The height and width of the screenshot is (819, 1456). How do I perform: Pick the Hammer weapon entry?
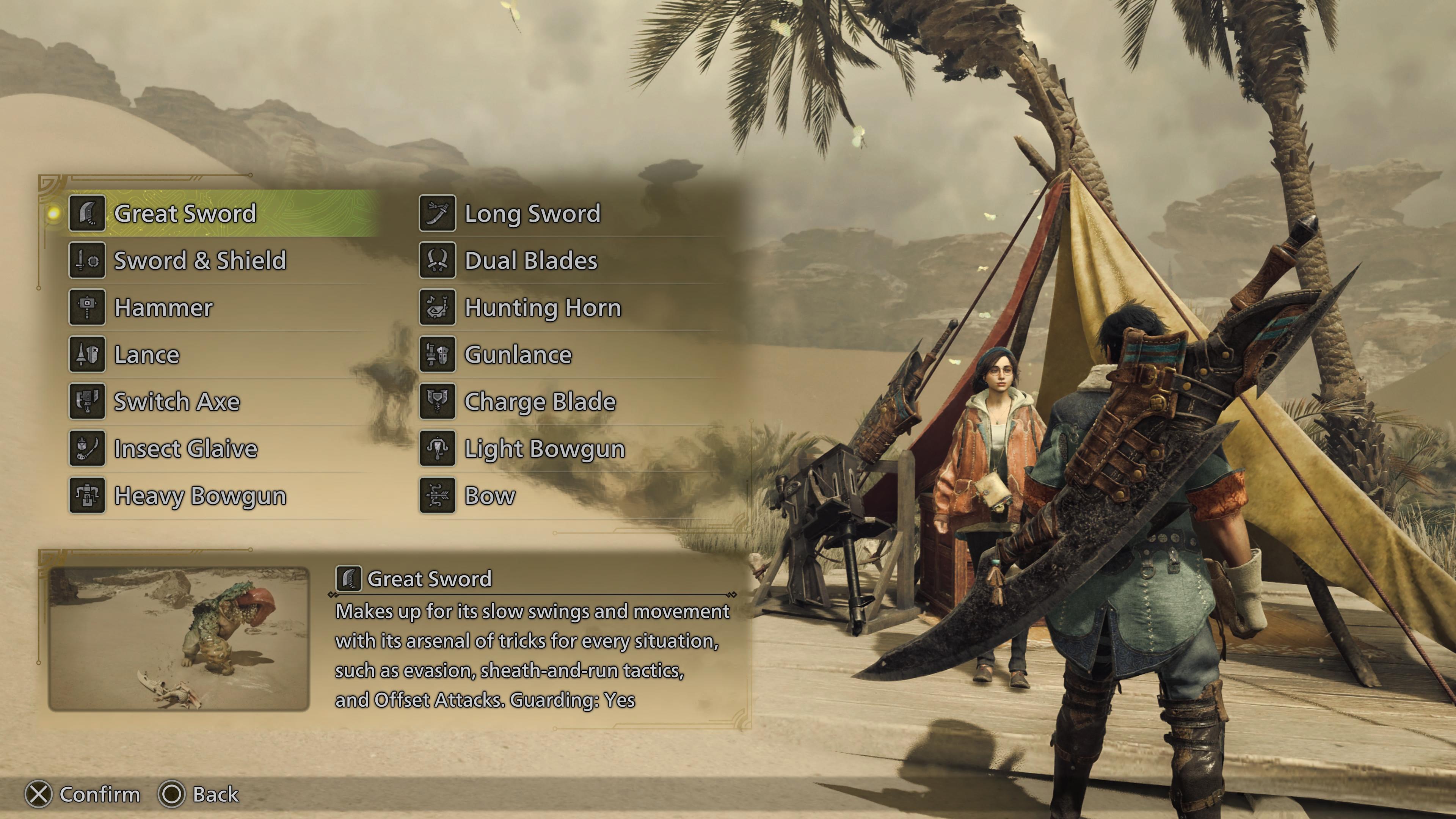click(x=163, y=308)
